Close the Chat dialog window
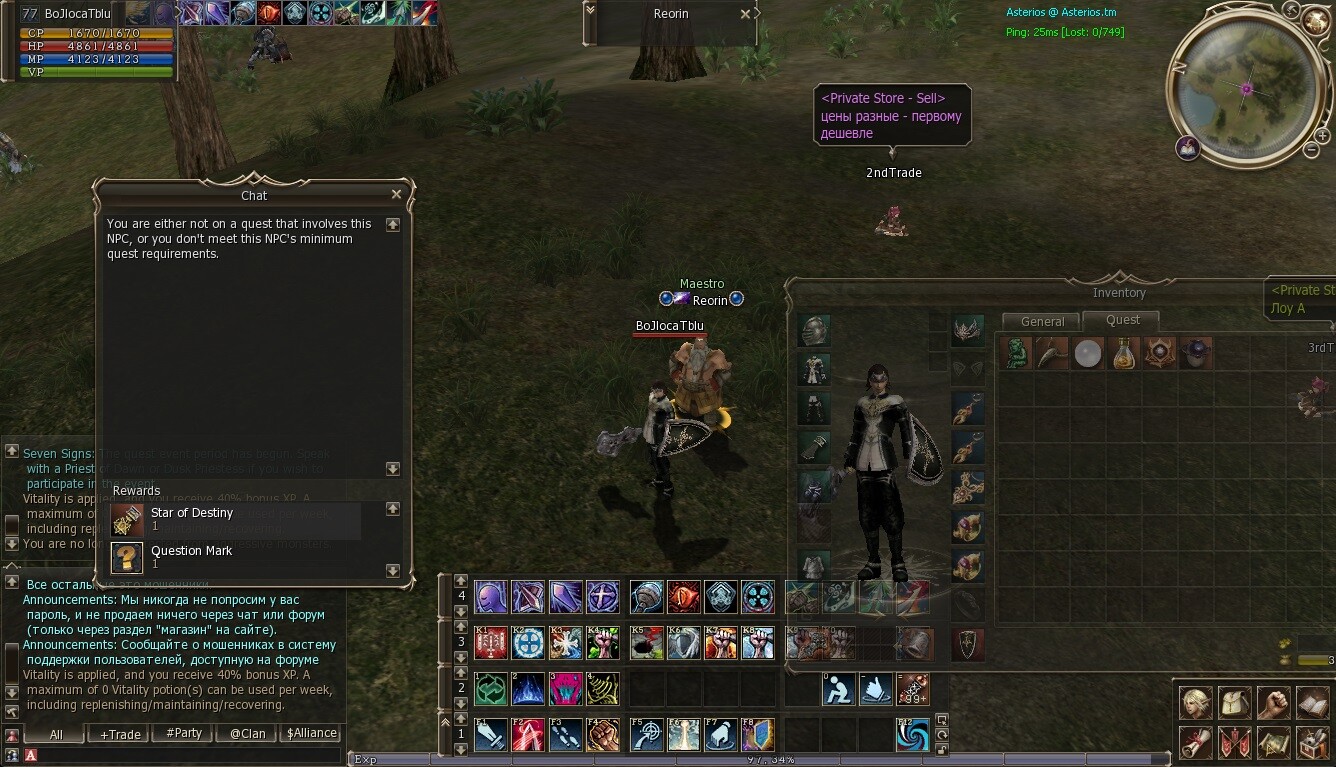This screenshot has width=1336, height=767. pos(396,195)
